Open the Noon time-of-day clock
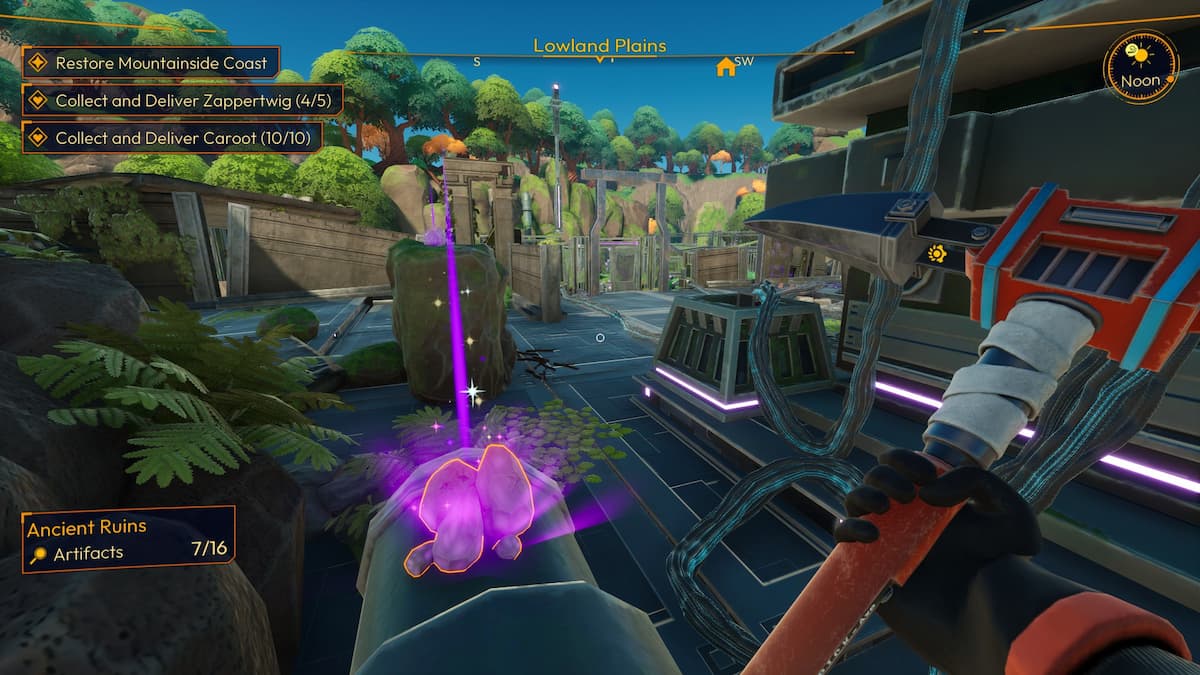This screenshot has height=675, width=1200. coord(1140,68)
